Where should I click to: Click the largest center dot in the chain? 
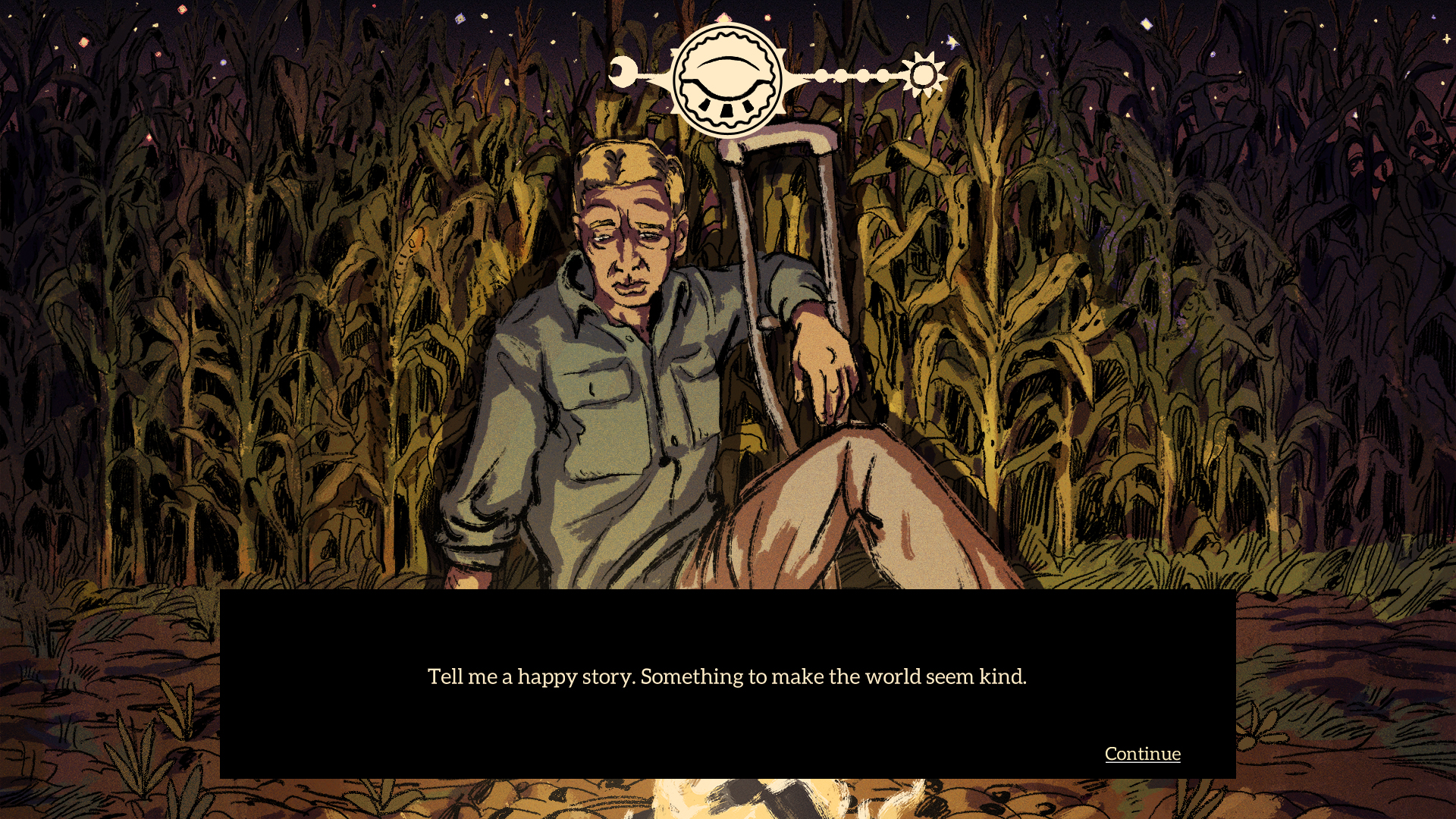click(x=863, y=74)
